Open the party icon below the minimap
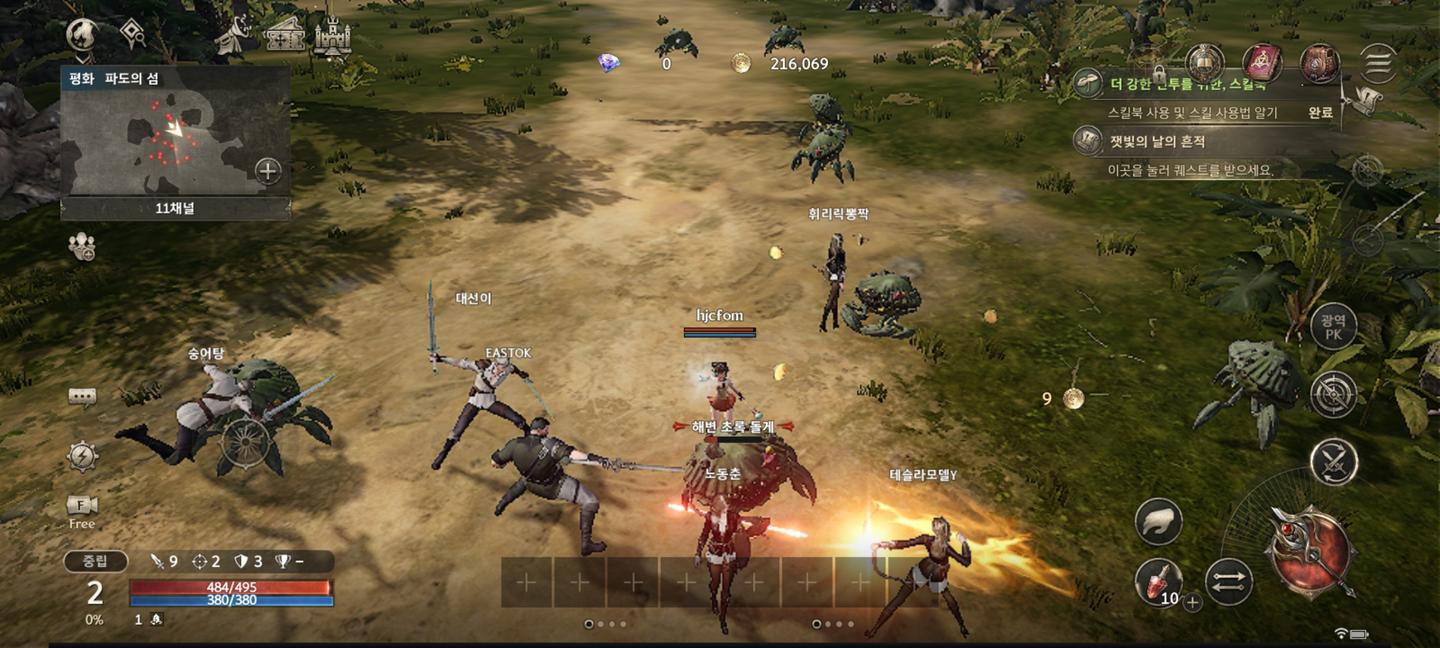This screenshot has height=648, width=1440. (x=82, y=246)
